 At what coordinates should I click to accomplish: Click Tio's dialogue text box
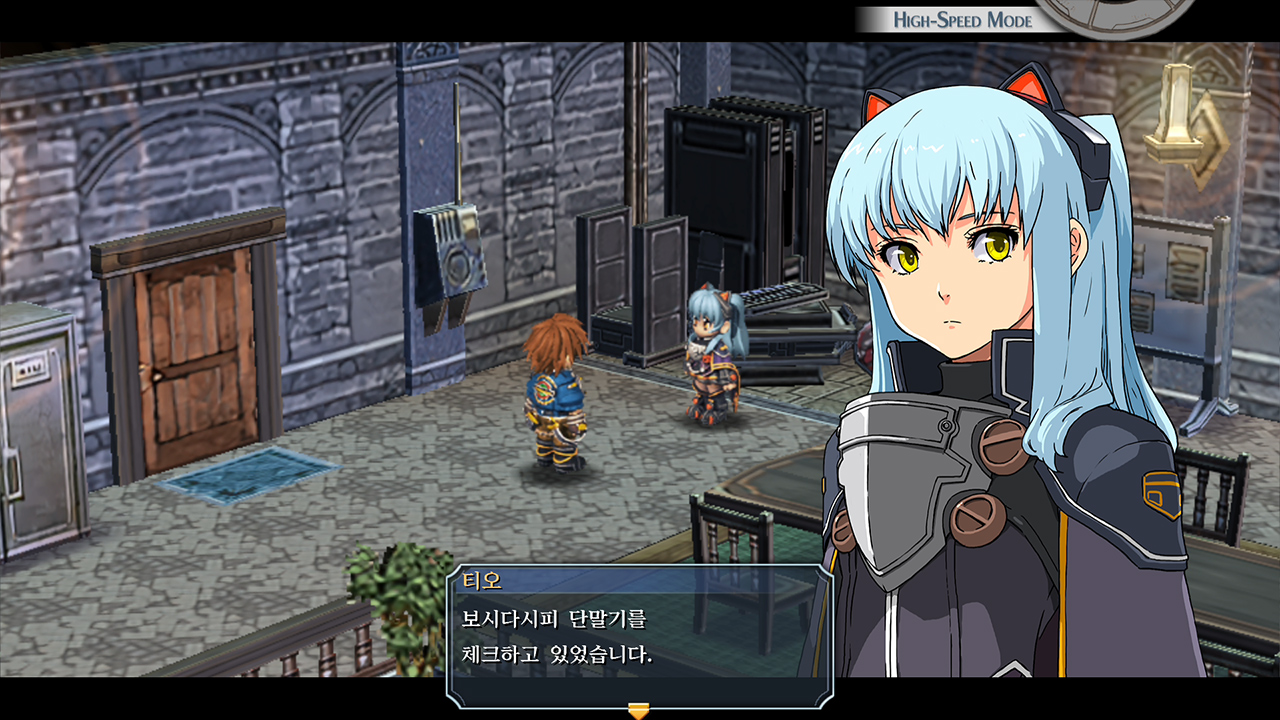tap(639, 637)
